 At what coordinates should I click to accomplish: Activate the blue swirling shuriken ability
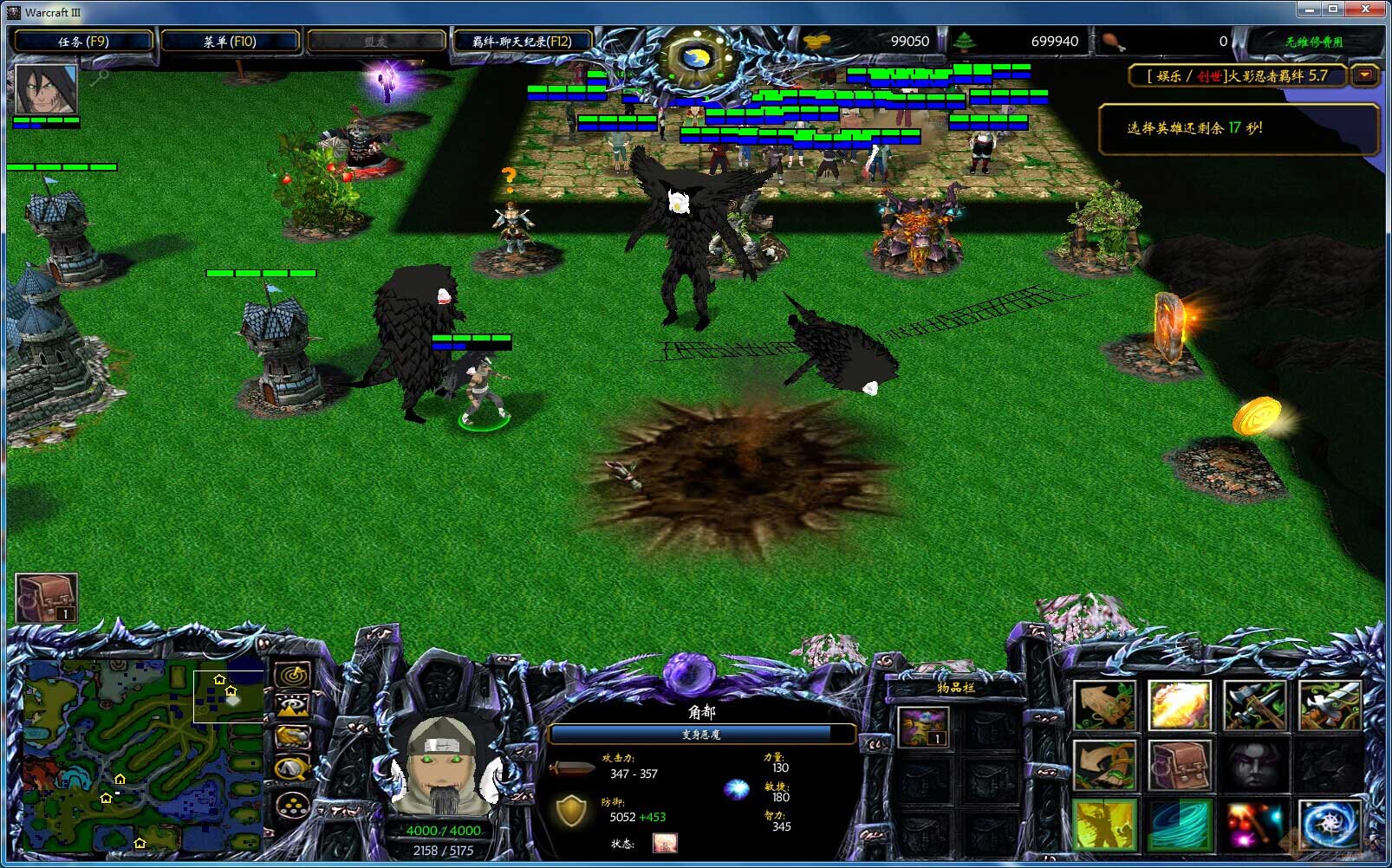(x=1329, y=826)
